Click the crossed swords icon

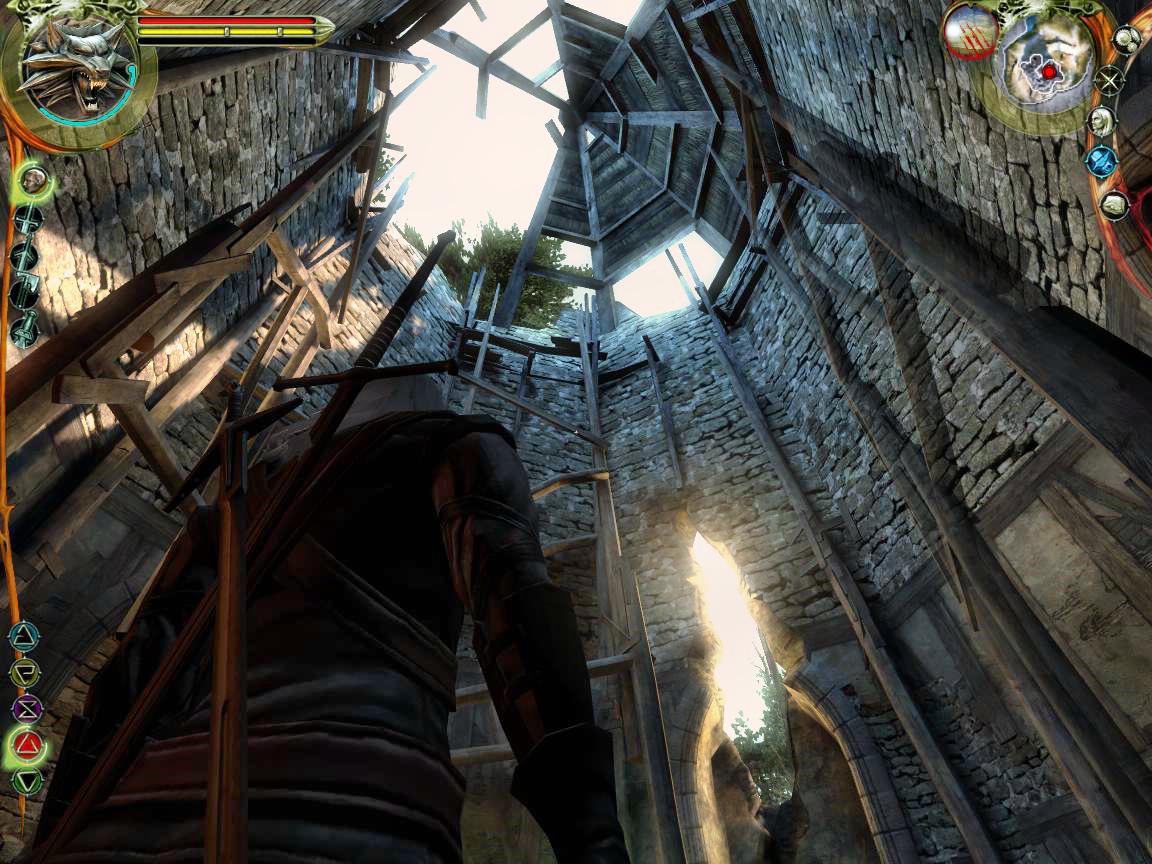click(1109, 79)
